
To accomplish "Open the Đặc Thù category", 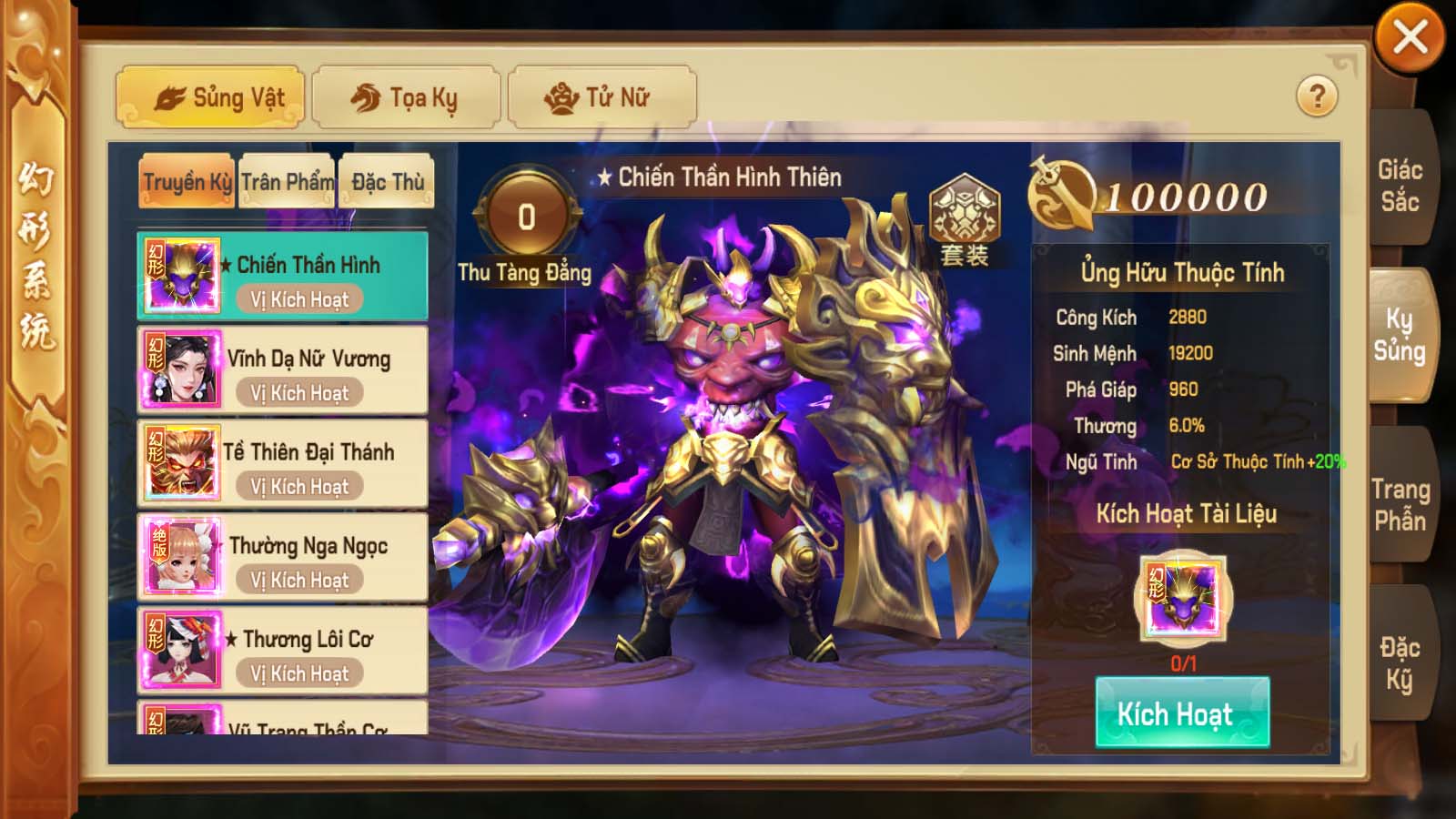I will coord(387,182).
